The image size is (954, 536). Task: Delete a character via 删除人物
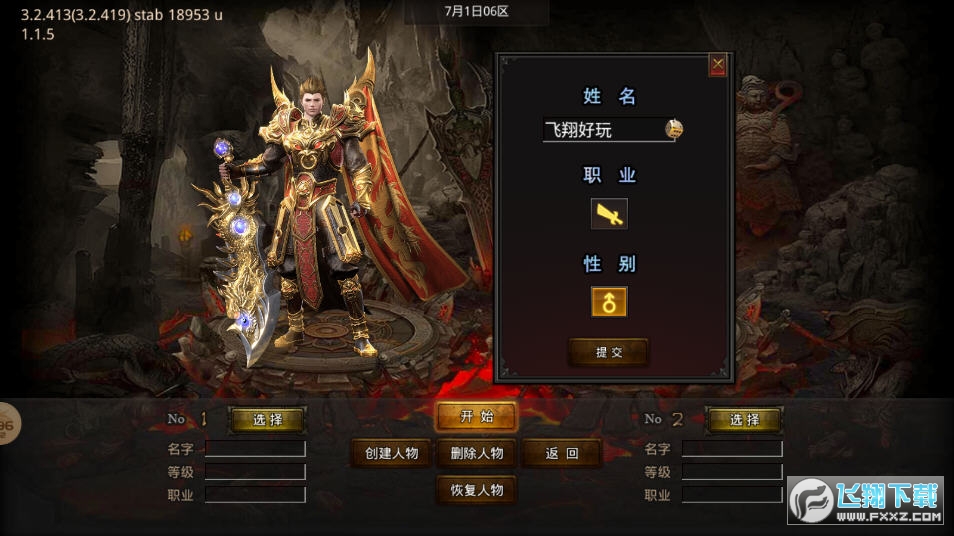coord(477,453)
